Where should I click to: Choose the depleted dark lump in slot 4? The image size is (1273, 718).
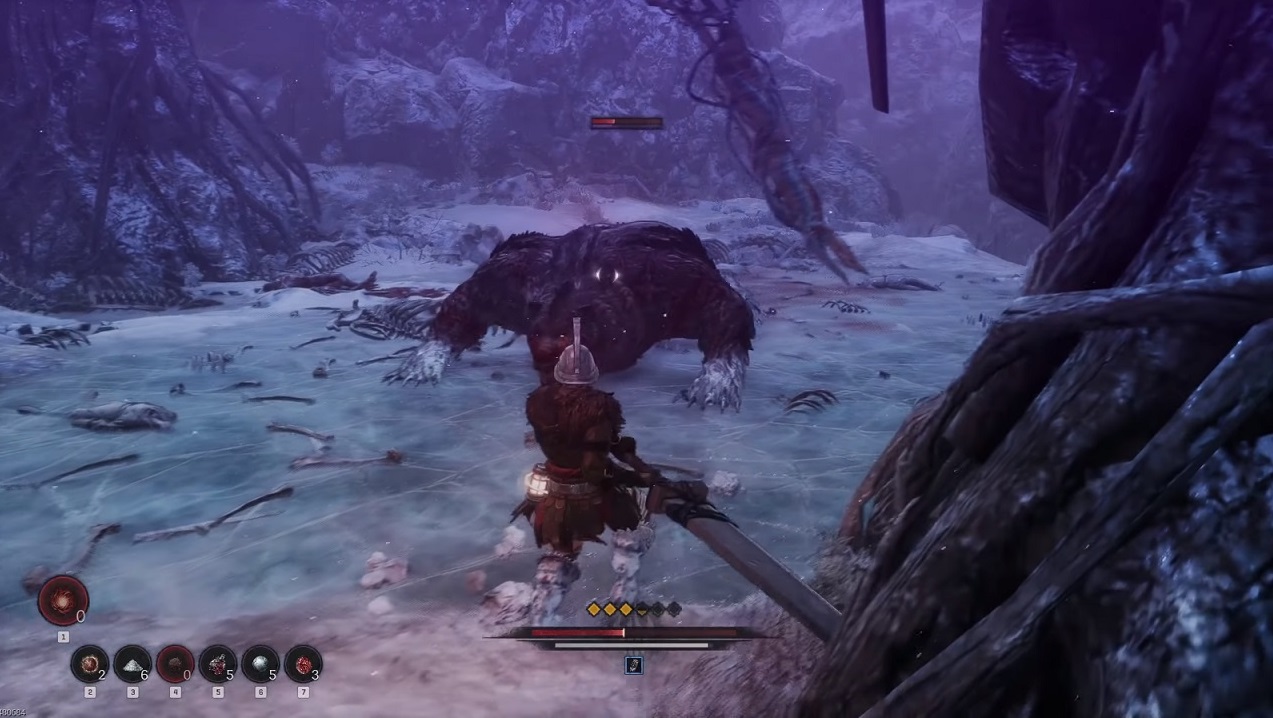[x=175, y=664]
